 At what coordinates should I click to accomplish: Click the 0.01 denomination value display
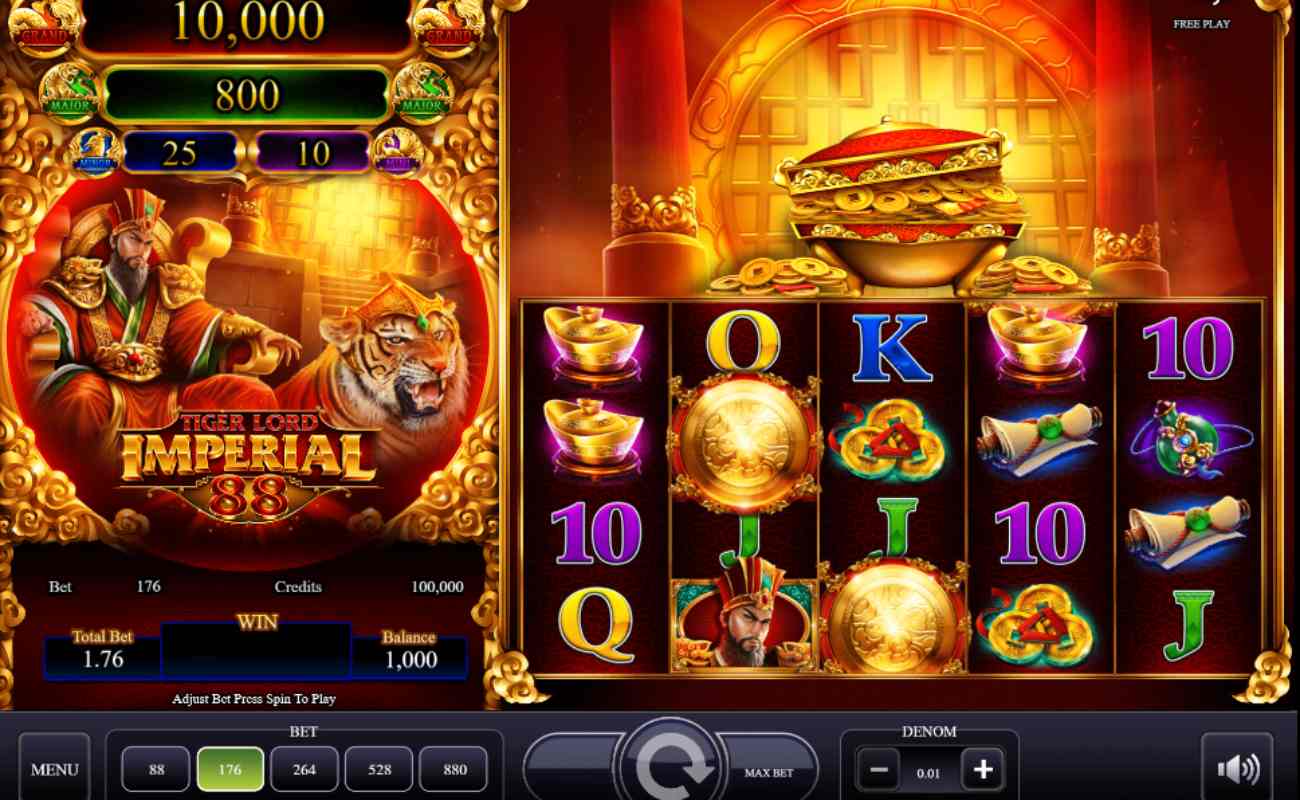tap(930, 770)
